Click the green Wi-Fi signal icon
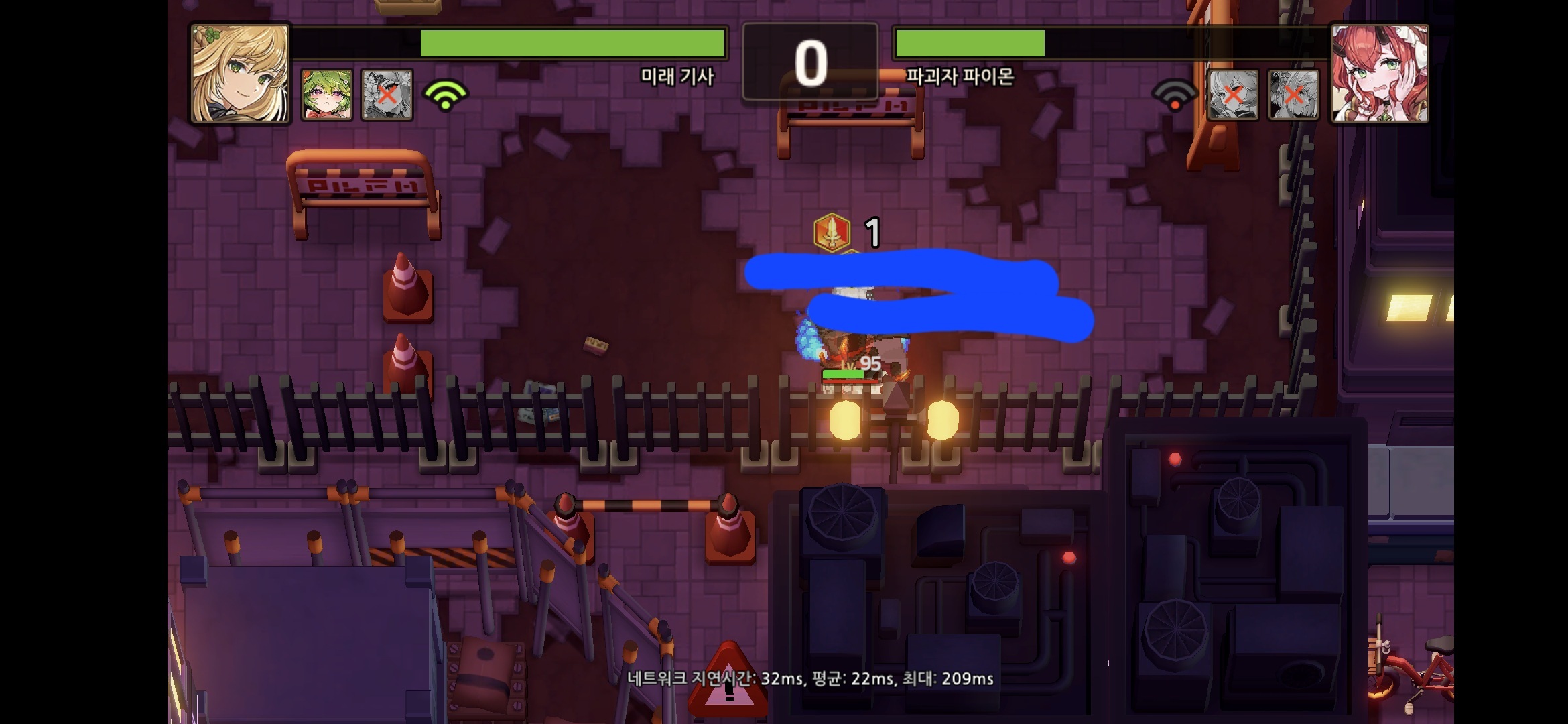1568x724 pixels. (446, 95)
